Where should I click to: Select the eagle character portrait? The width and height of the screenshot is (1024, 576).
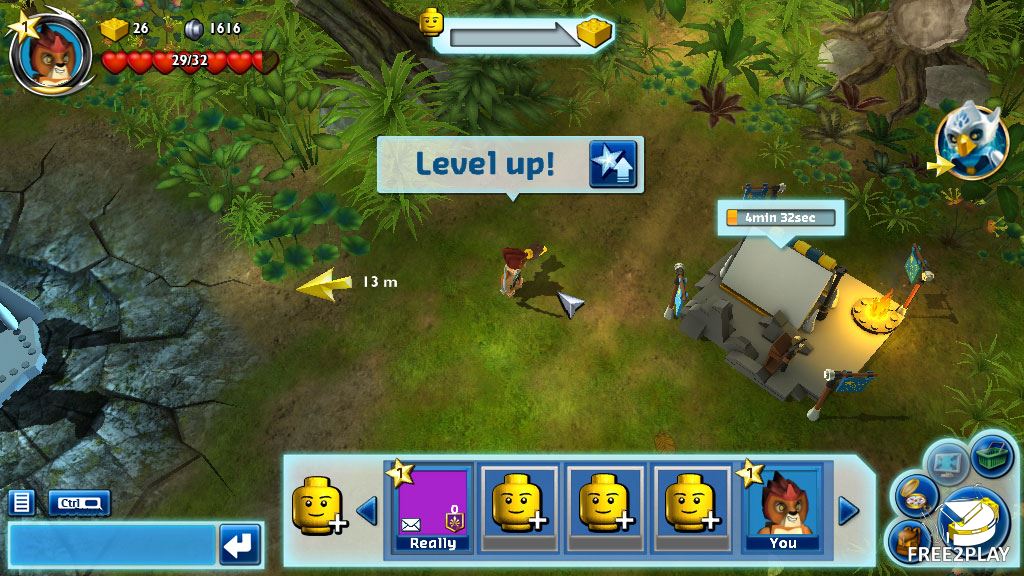tap(968, 144)
